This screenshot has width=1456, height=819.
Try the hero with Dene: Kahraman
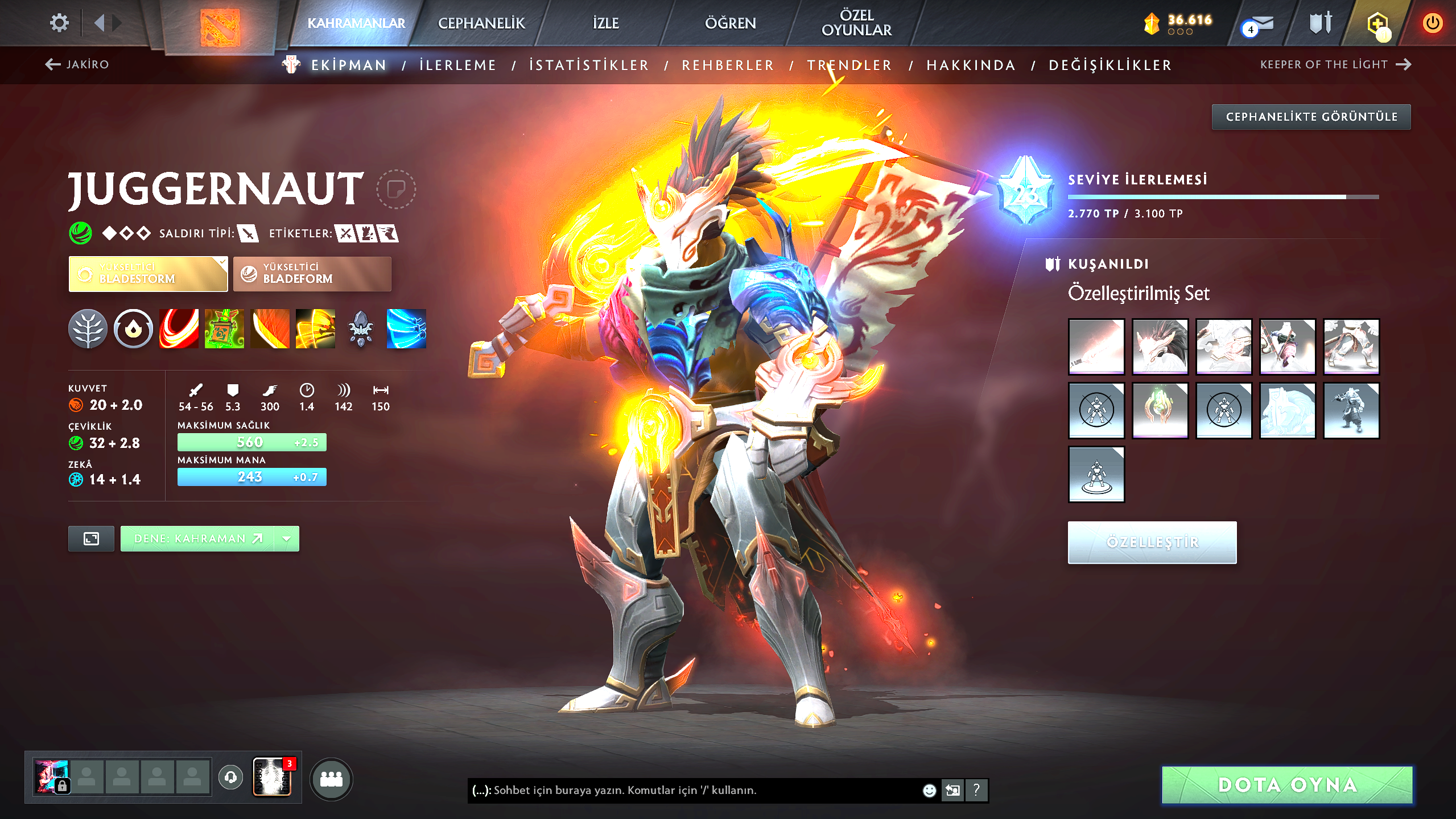pos(197,538)
